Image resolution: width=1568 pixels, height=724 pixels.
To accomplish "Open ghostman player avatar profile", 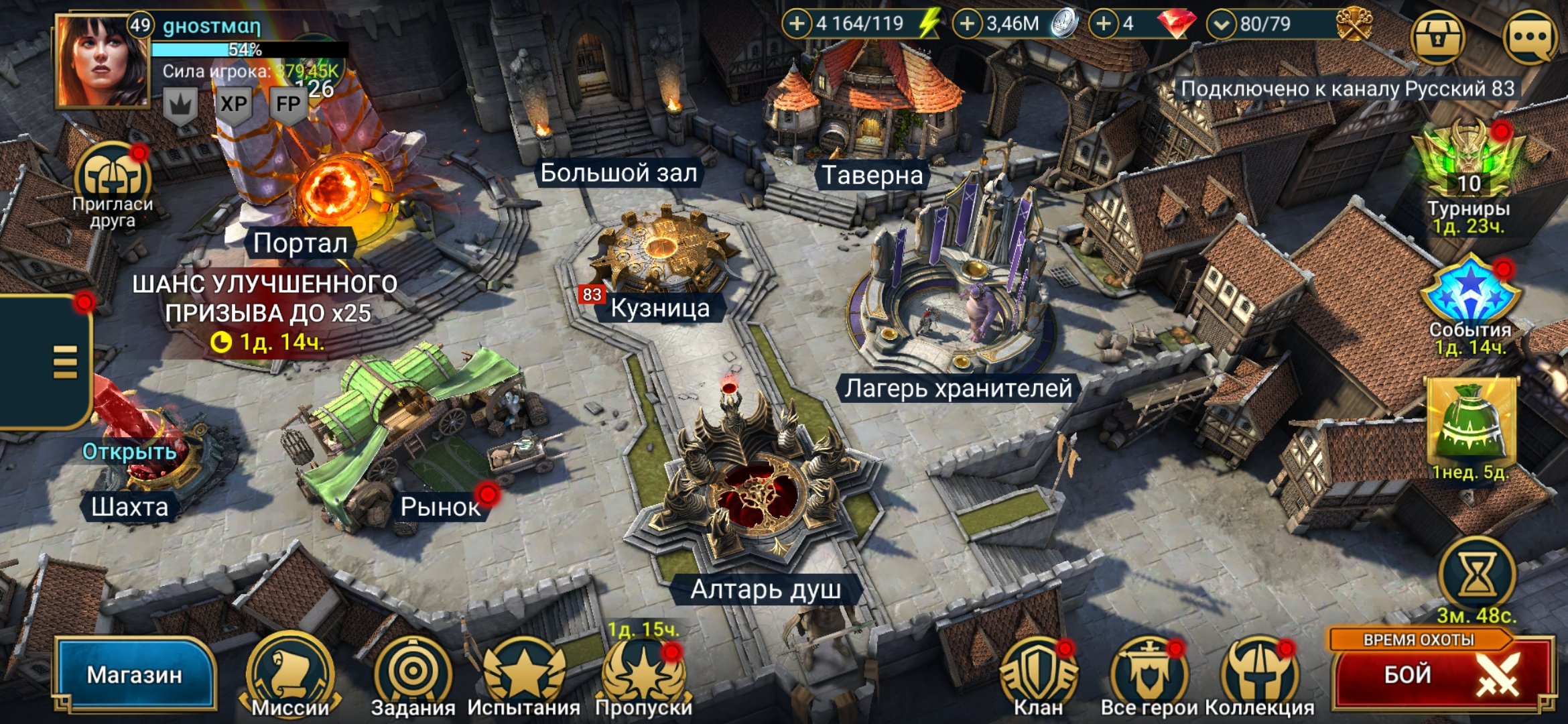I will (102, 60).
